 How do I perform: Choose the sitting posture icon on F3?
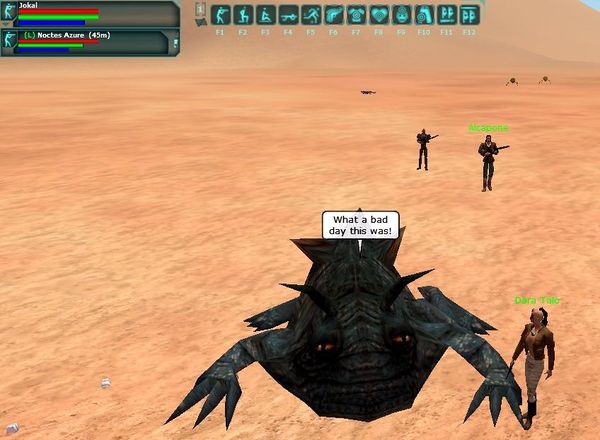(265, 15)
